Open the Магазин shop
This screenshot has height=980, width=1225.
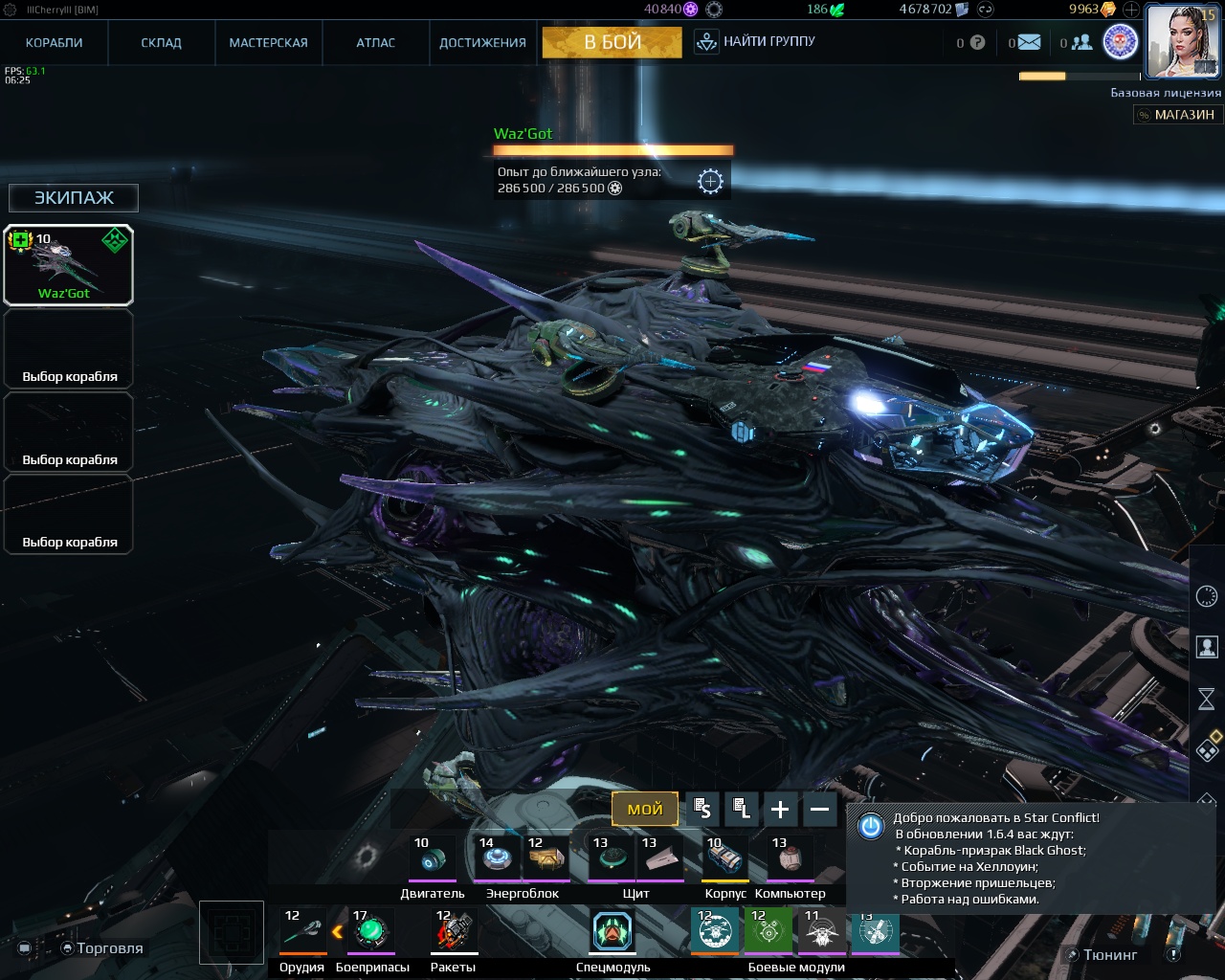point(1175,115)
